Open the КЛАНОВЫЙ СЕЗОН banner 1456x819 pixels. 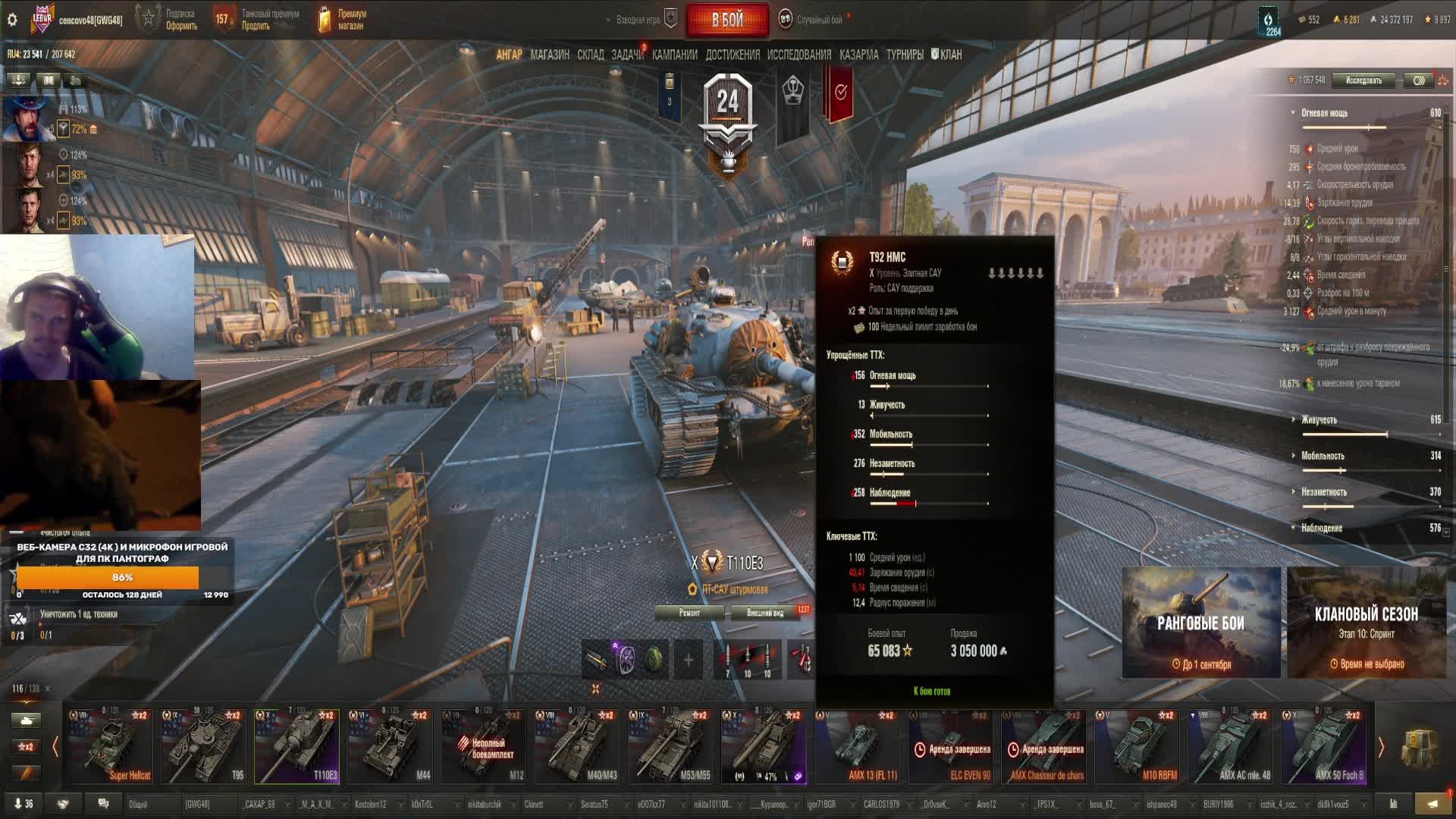point(1366,623)
